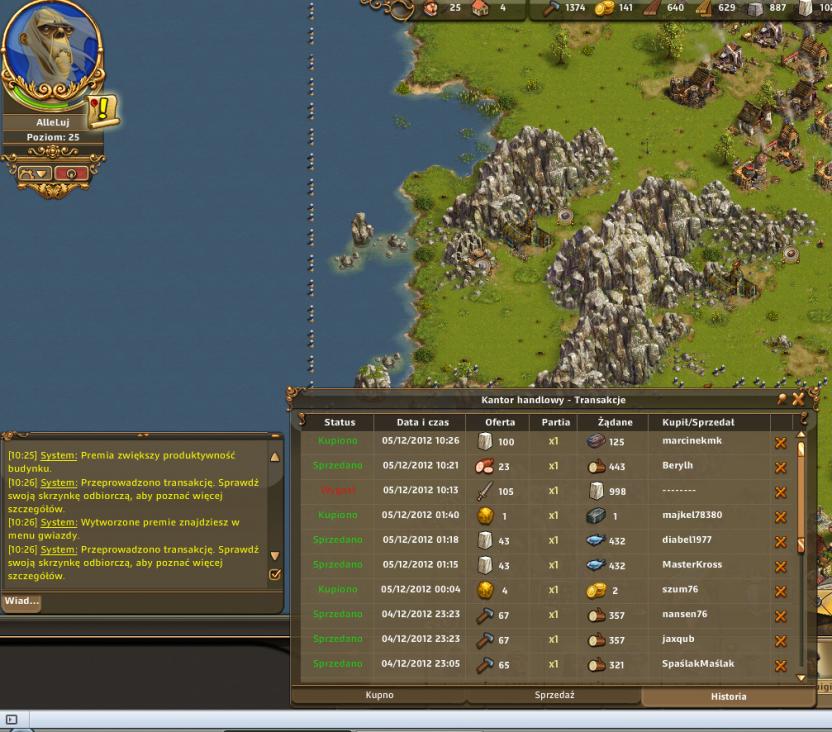Remove the SpaślakMaślak transaction from history
The width and height of the screenshot is (832, 732).
(781, 664)
